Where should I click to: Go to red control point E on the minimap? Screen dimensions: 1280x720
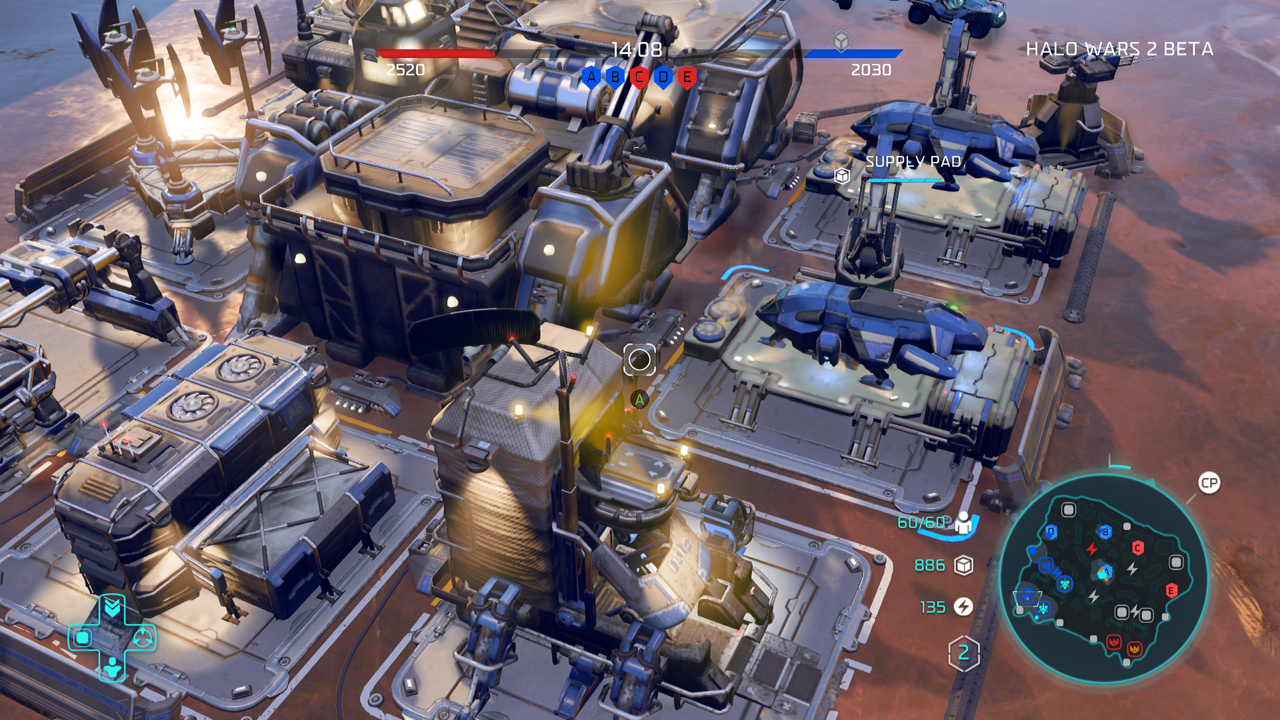tap(1171, 590)
